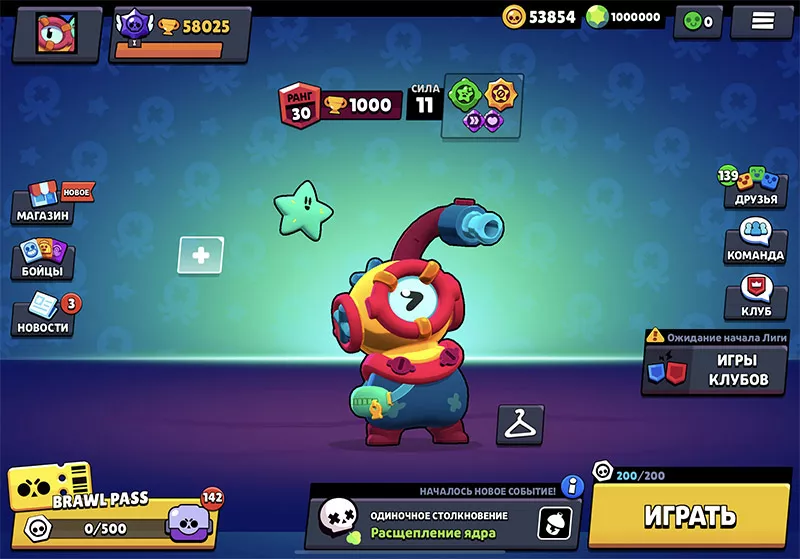
Task: Open the КОМАНДА team menu
Action: tap(754, 242)
